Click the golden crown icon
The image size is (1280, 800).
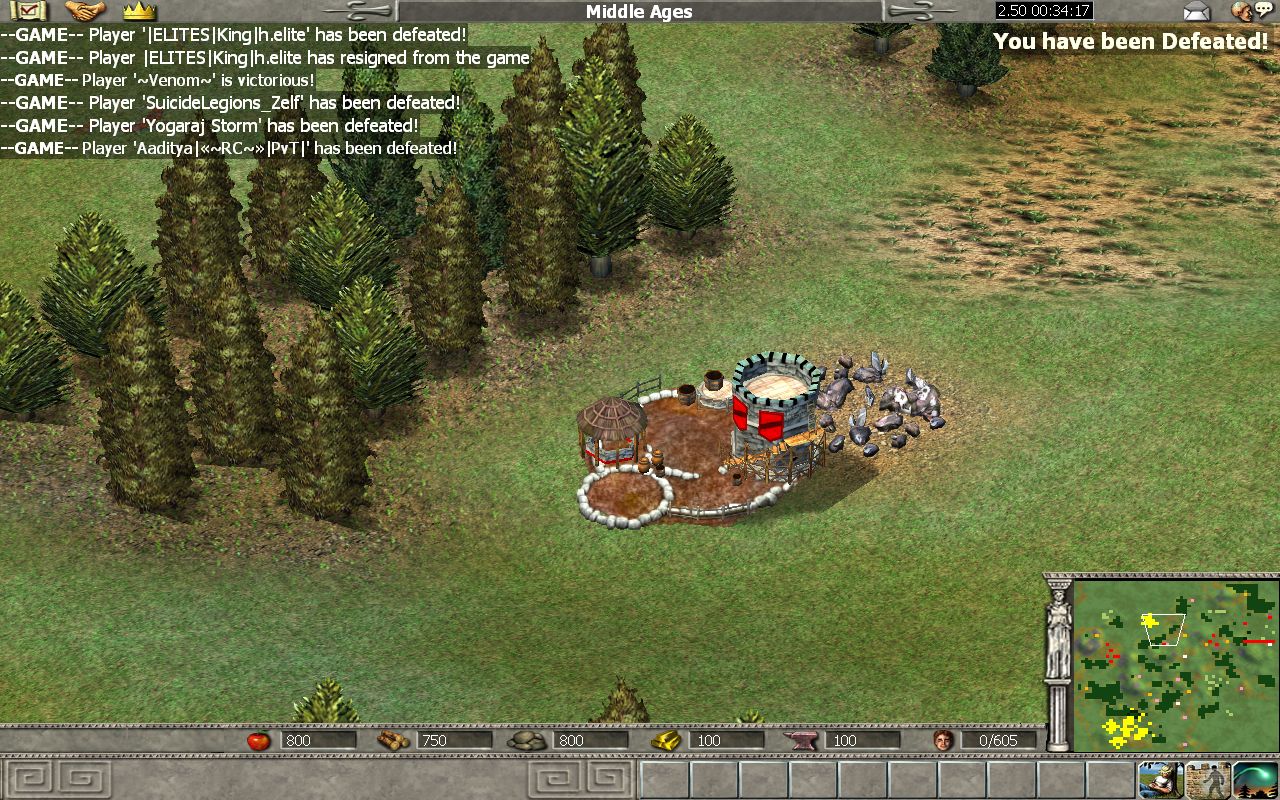[x=140, y=11]
